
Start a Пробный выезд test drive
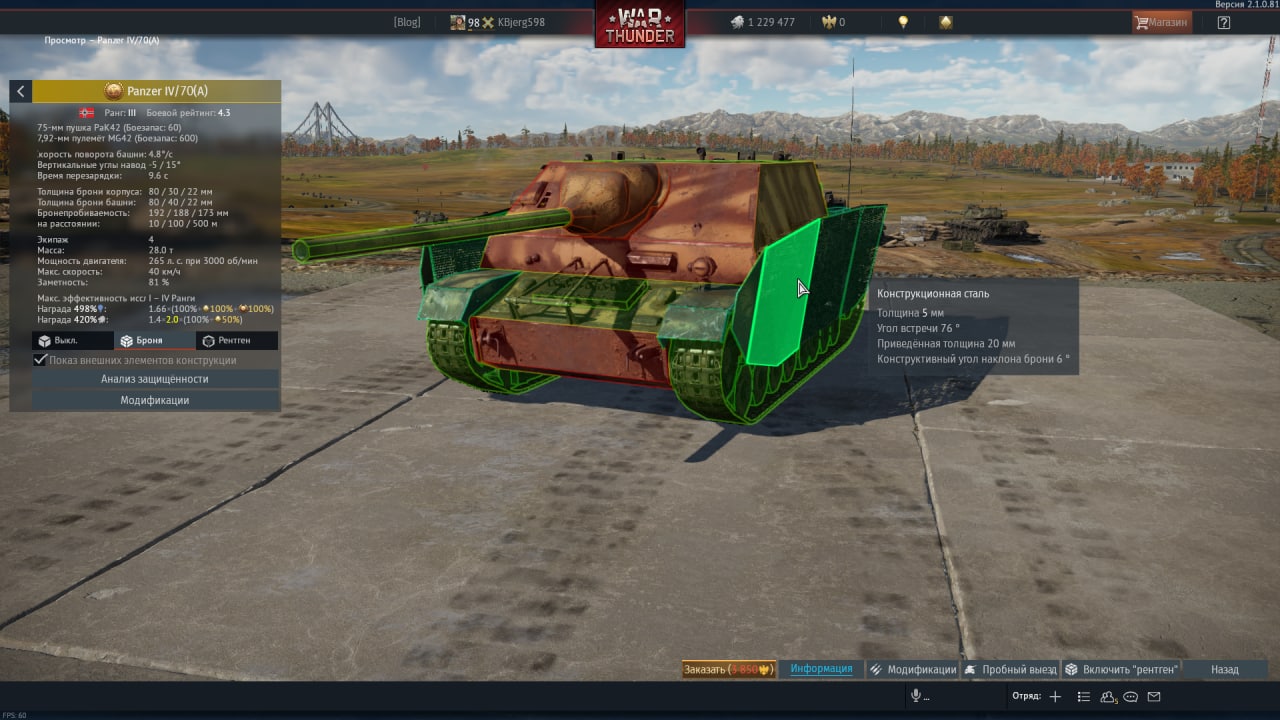click(1011, 669)
